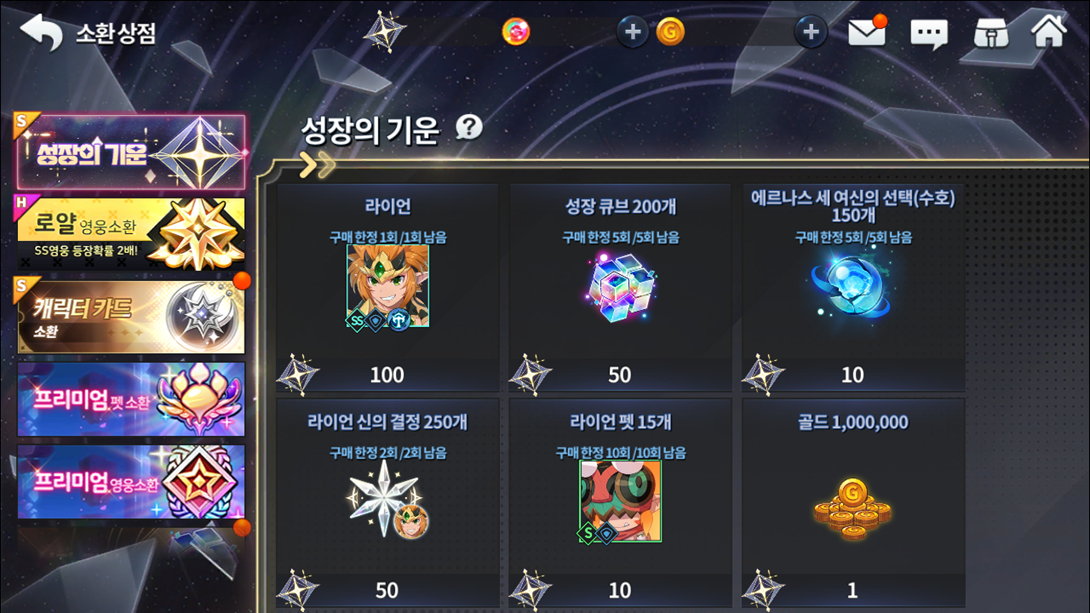Select the 성장의 기운 tab

click(x=130, y=154)
